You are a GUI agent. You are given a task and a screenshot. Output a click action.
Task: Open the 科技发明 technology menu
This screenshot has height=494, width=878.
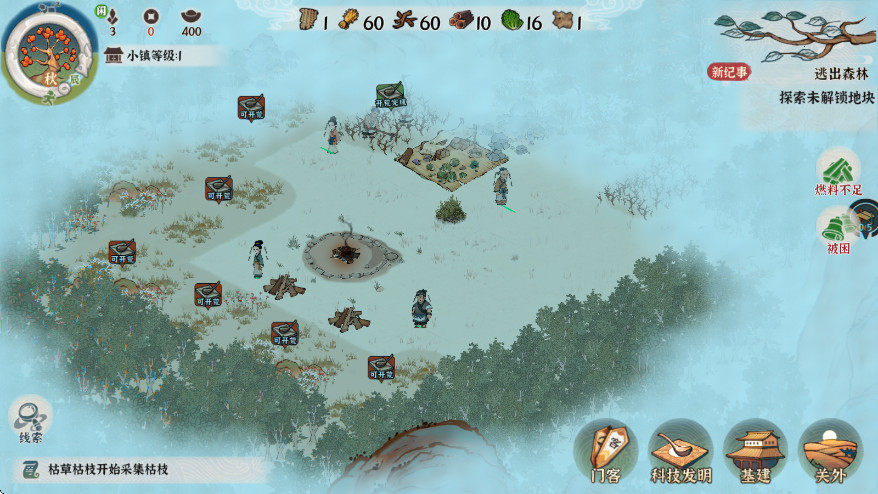681,451
